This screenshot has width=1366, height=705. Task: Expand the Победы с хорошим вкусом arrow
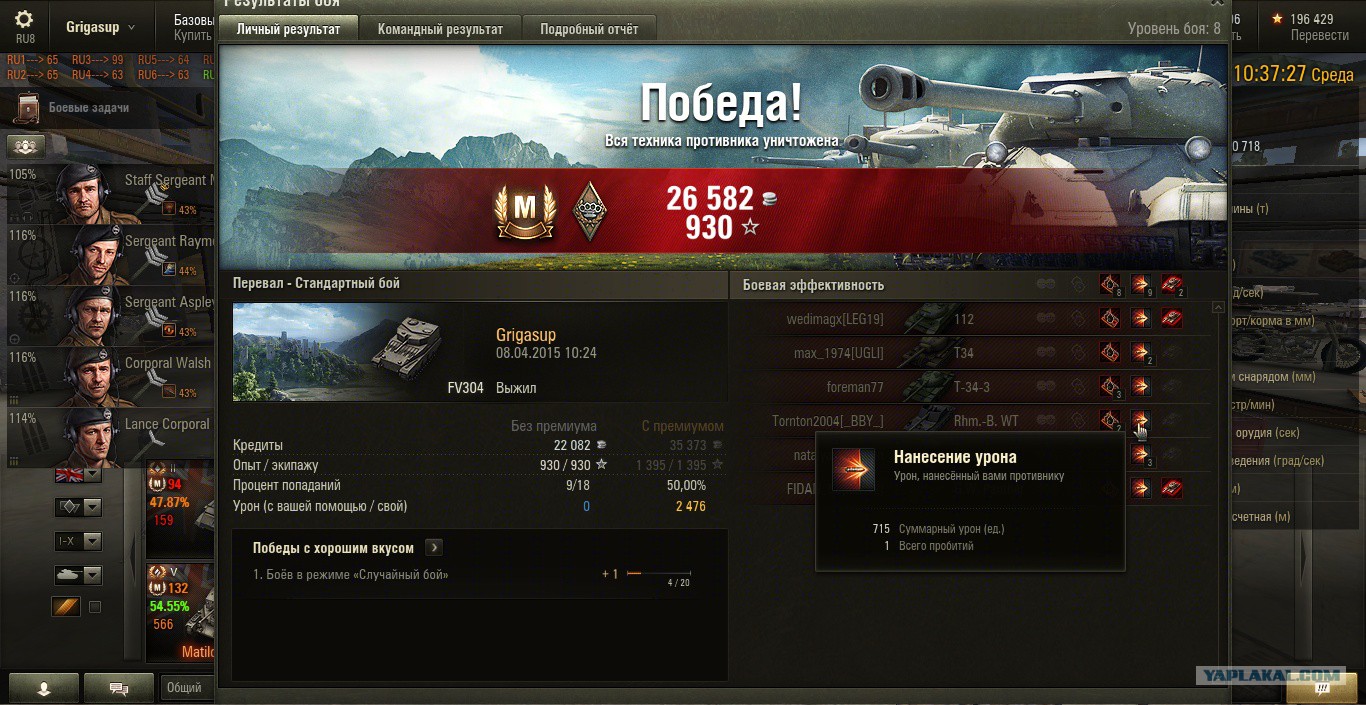coord(434,548)
